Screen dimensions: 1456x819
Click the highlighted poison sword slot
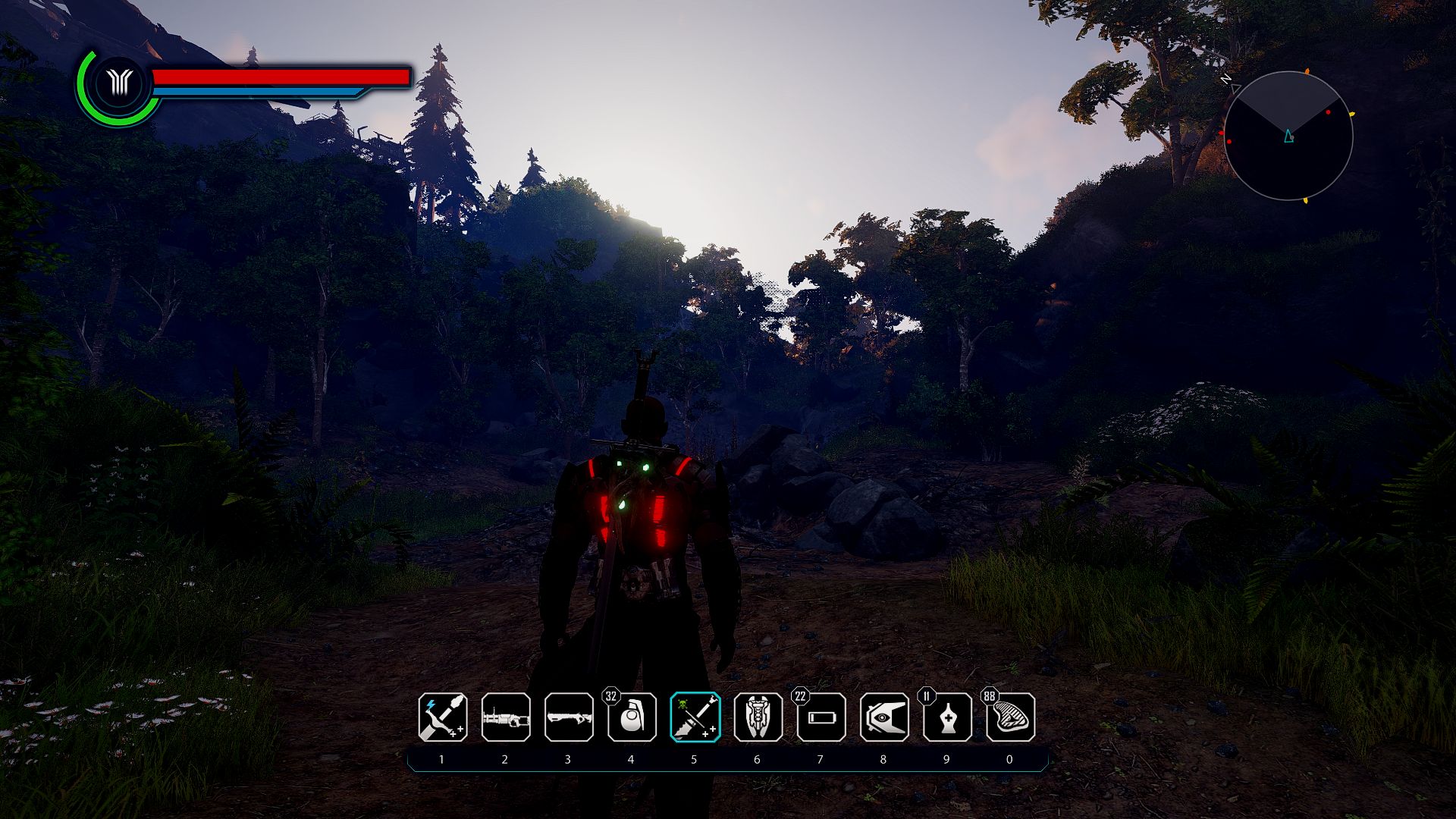pyautogui.click(x=695, y=717)
